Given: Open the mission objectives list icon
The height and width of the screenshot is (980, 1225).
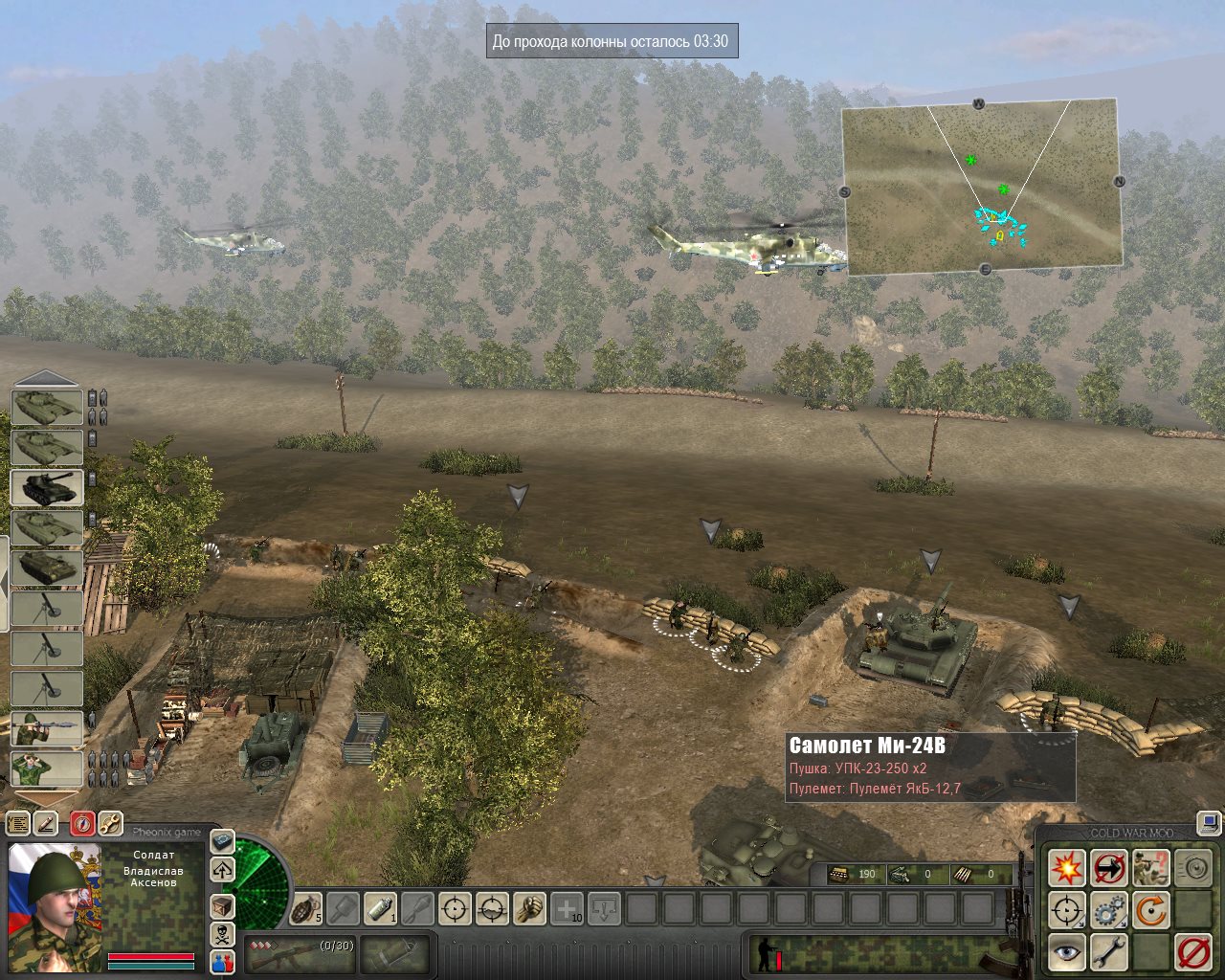Looking at the screenshot, I should pyautogui.click(x=17, y=823).
